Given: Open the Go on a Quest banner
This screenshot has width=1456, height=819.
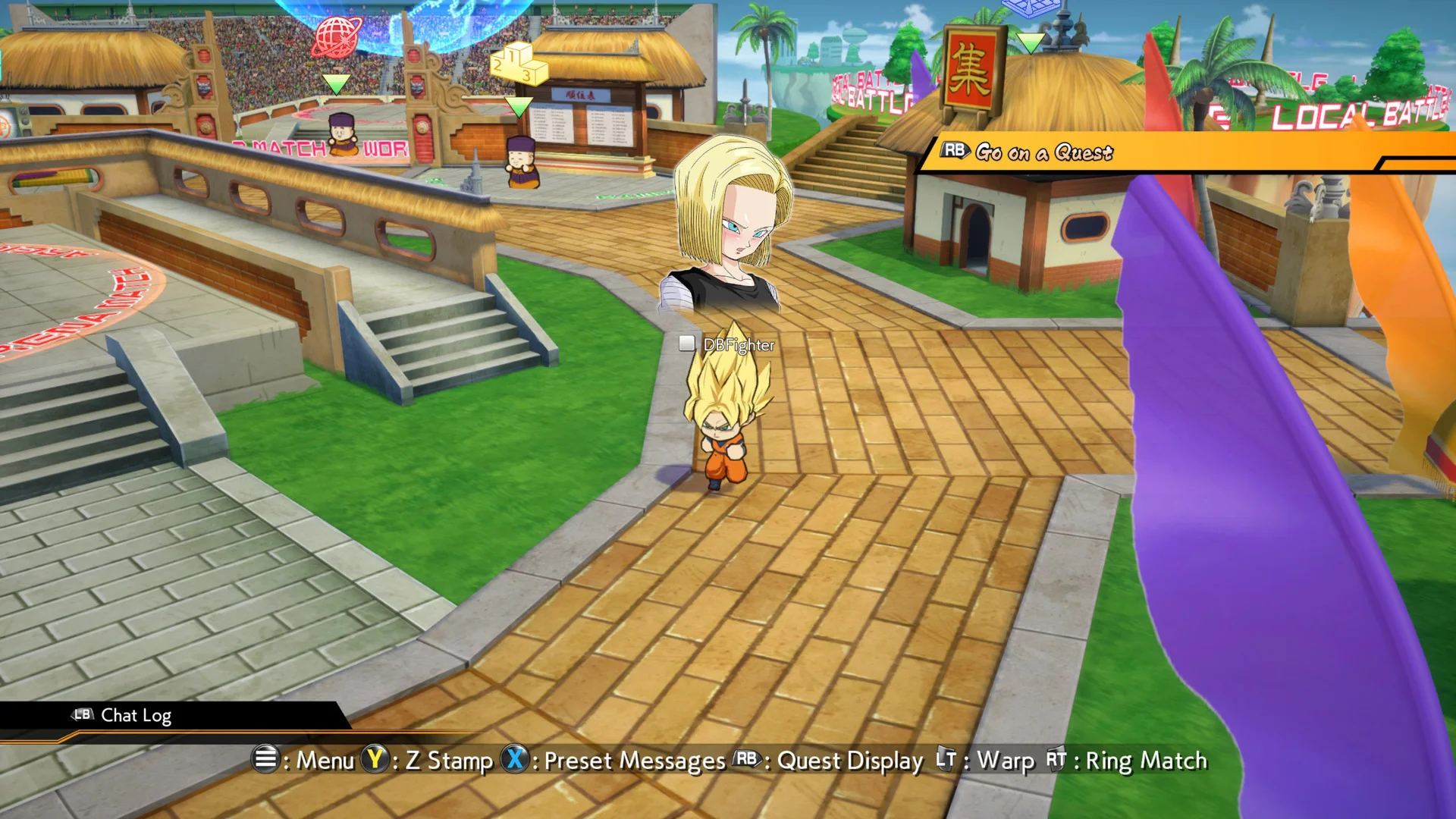Looking at the screenshot, I should coord(1045,152).
